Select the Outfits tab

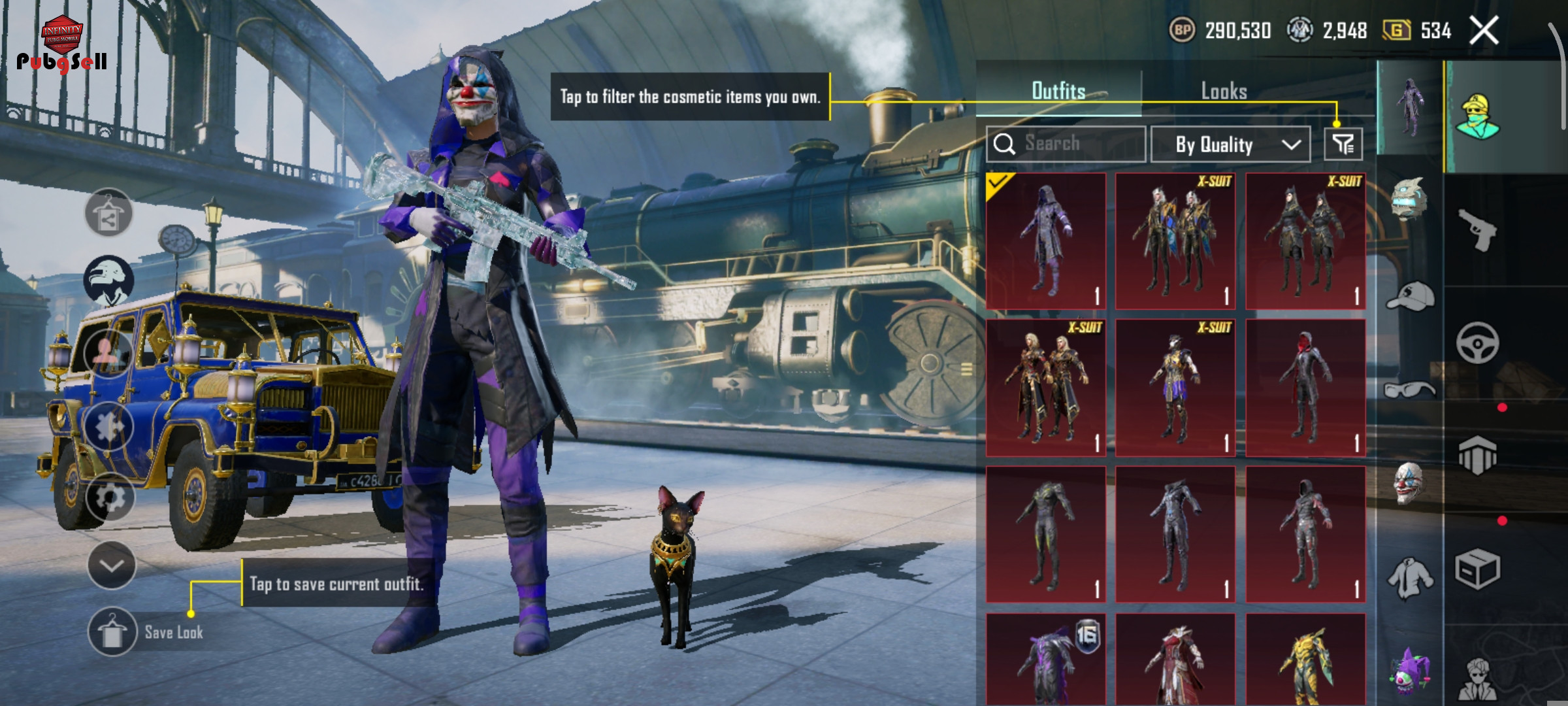(x=1058, y=91)
